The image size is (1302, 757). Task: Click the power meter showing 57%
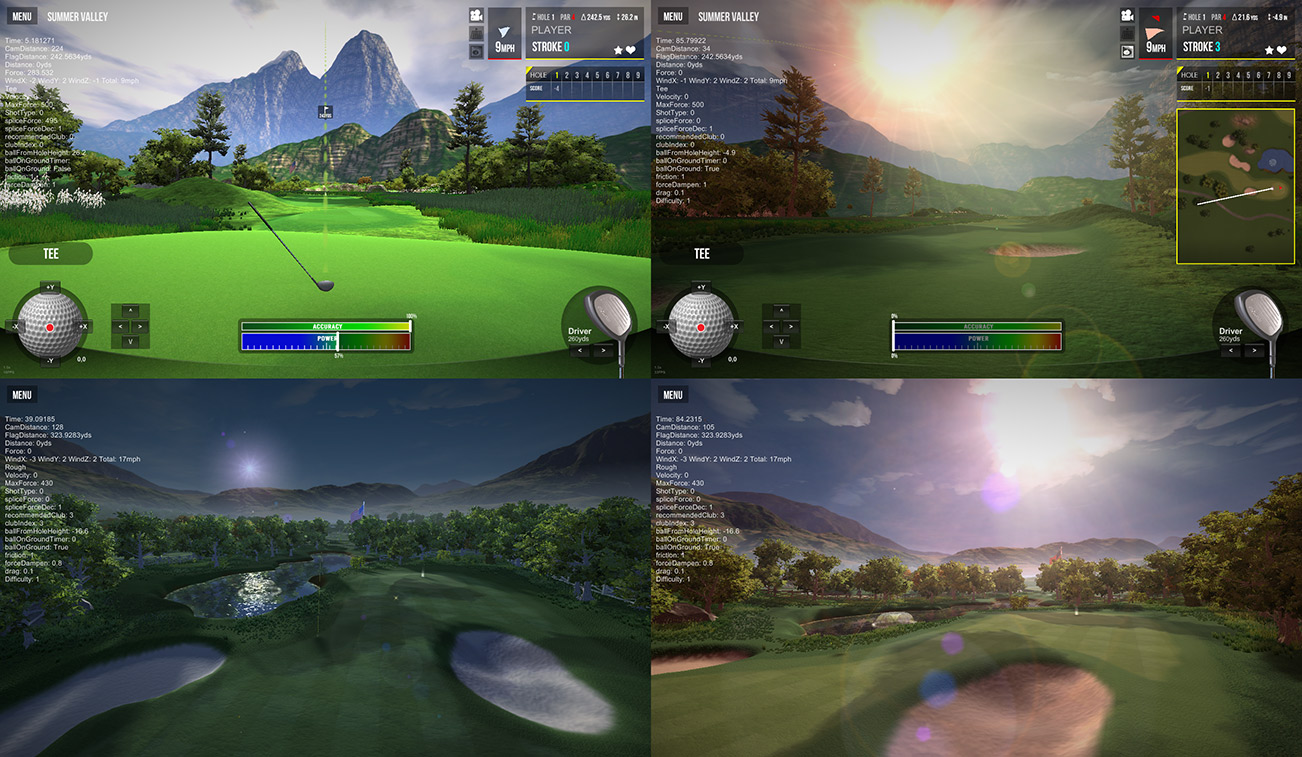pos(326,341)
